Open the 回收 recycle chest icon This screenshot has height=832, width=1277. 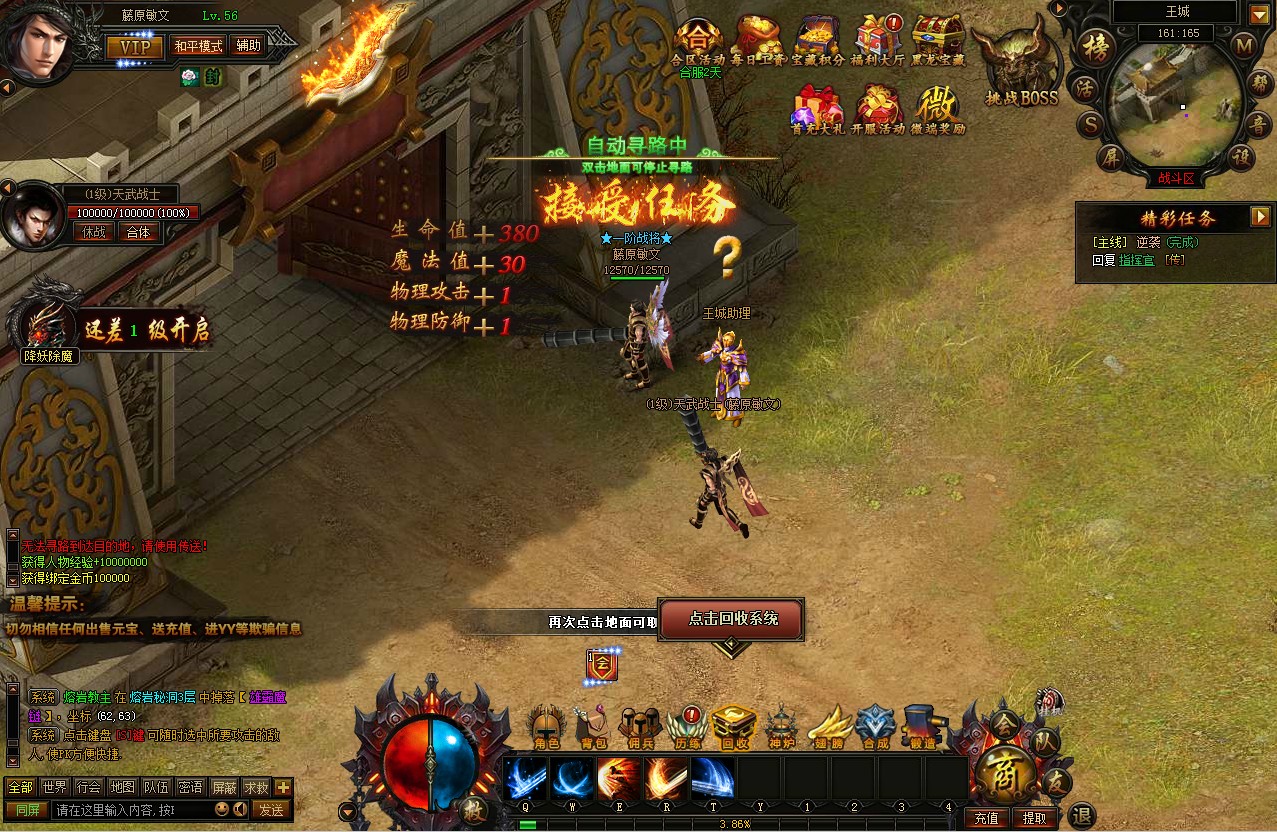[734, 727]
